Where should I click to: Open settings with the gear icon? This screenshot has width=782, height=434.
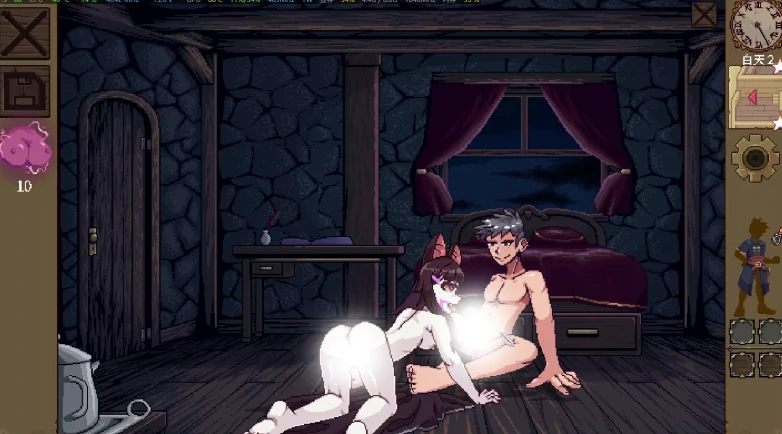pos(755,158)
